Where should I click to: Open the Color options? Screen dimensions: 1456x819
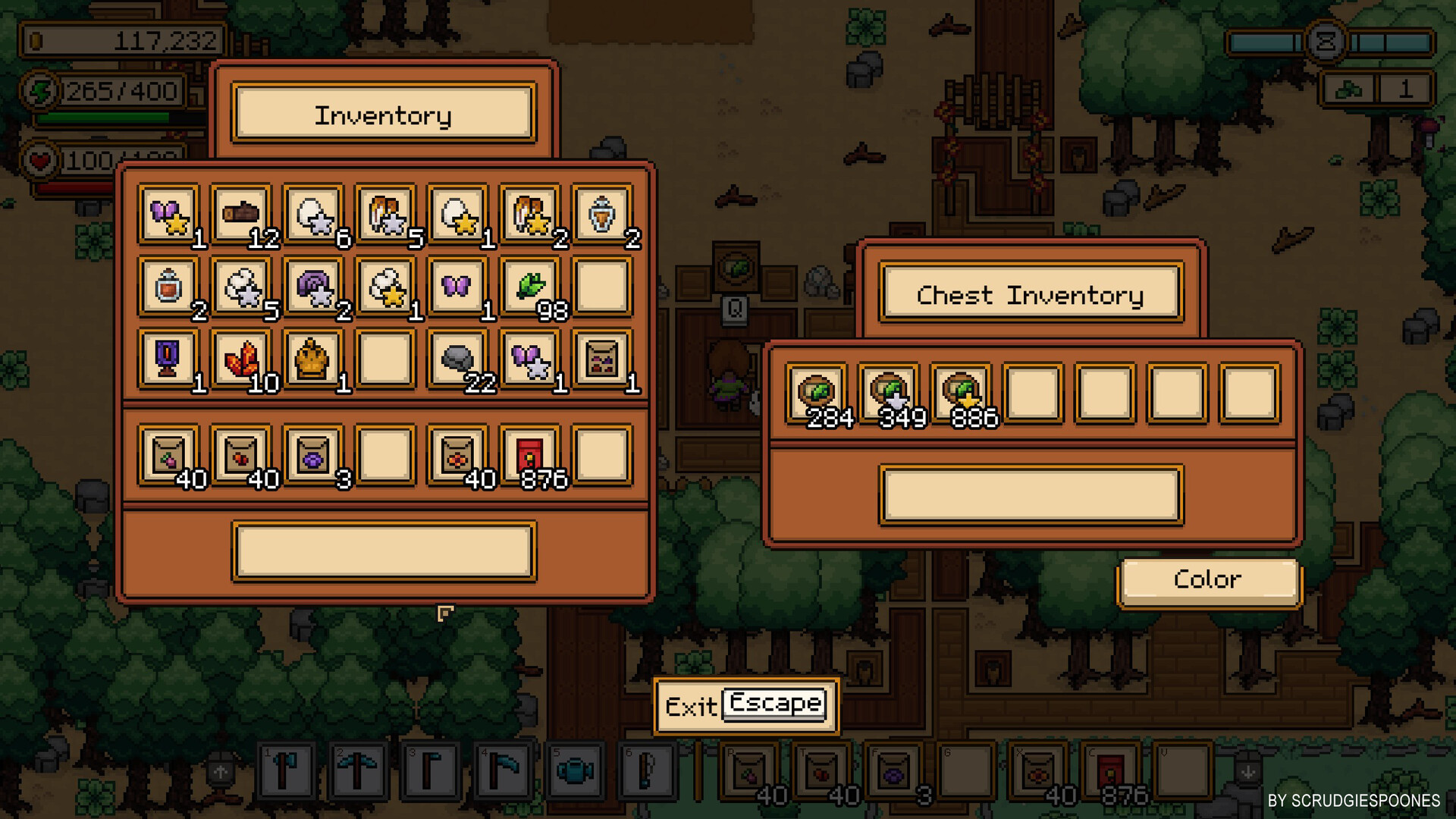pos(1209,579)
